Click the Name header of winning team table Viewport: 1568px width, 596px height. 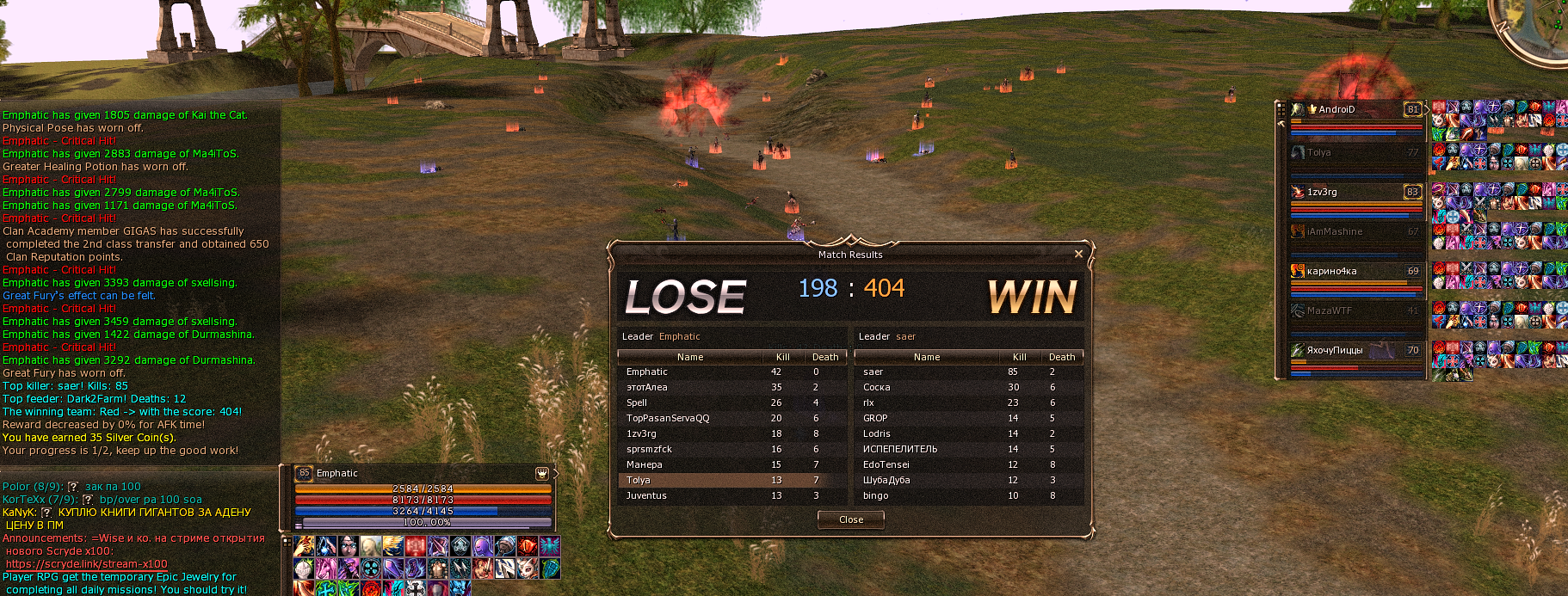coord(926,357)
